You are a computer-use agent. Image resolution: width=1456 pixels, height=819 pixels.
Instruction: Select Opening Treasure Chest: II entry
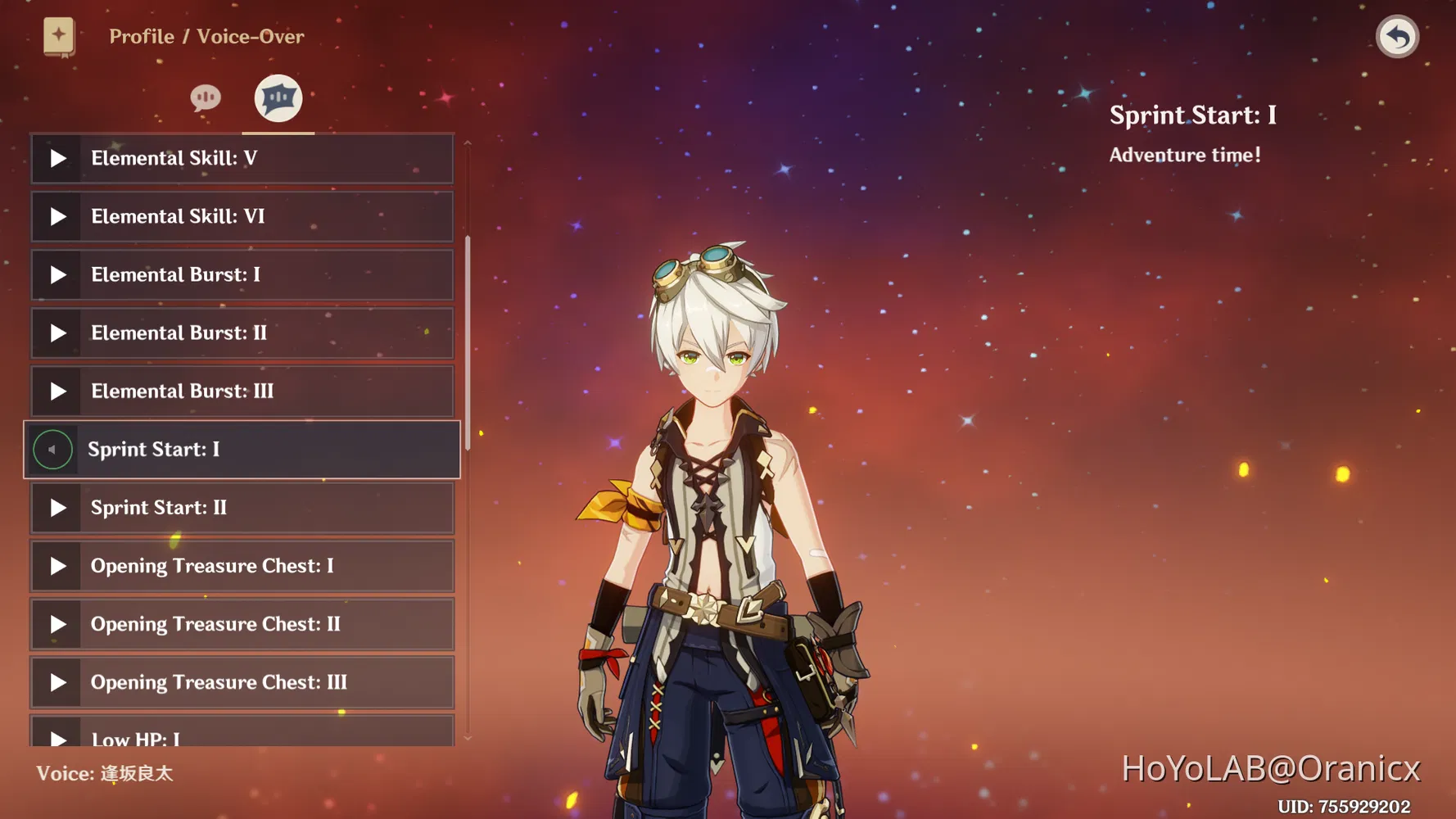pos(242,624)
